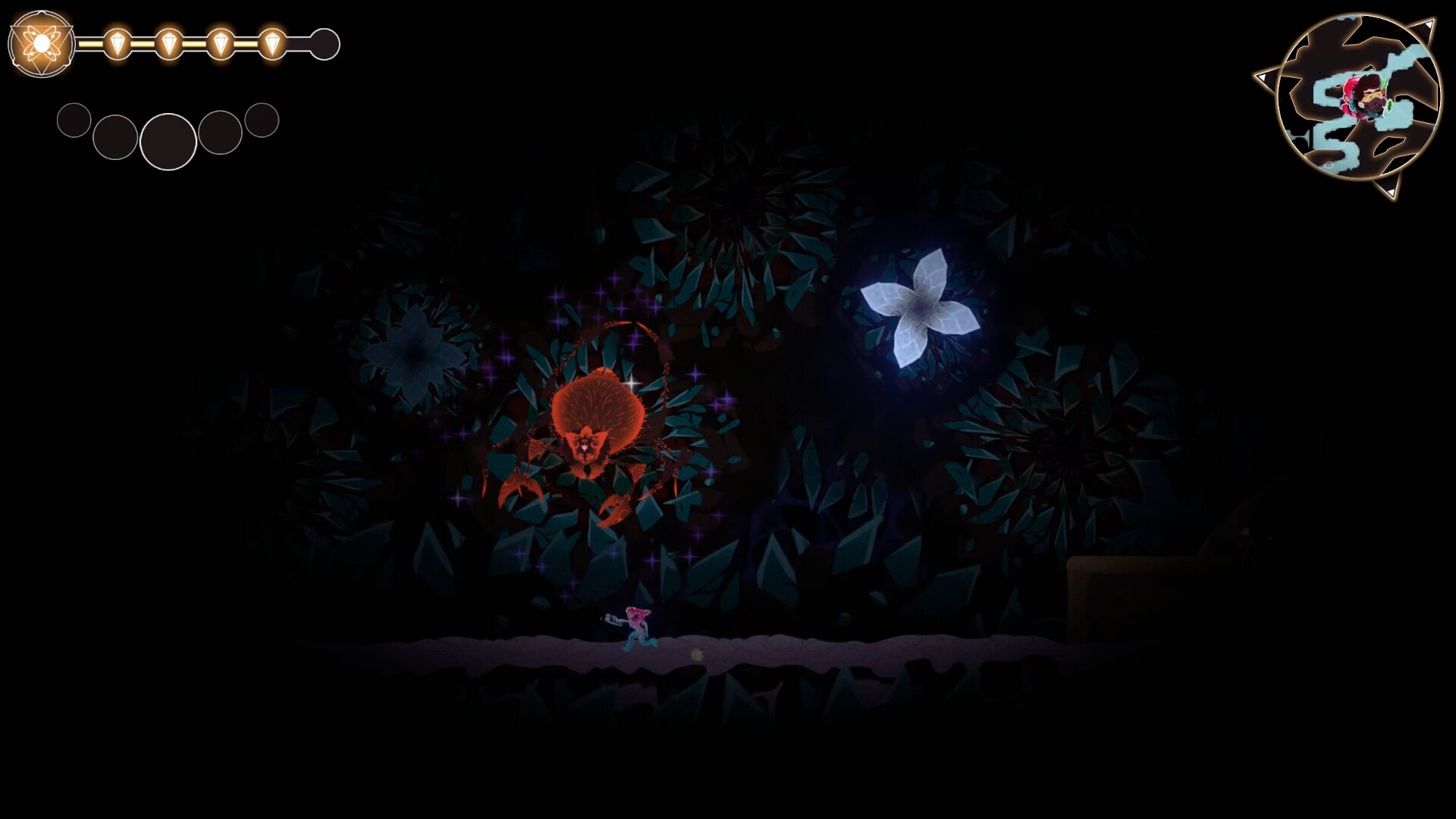Screen dimensions: 1456x819
Task: Select the third glowing diamond segment
Action: click(220, 43)
